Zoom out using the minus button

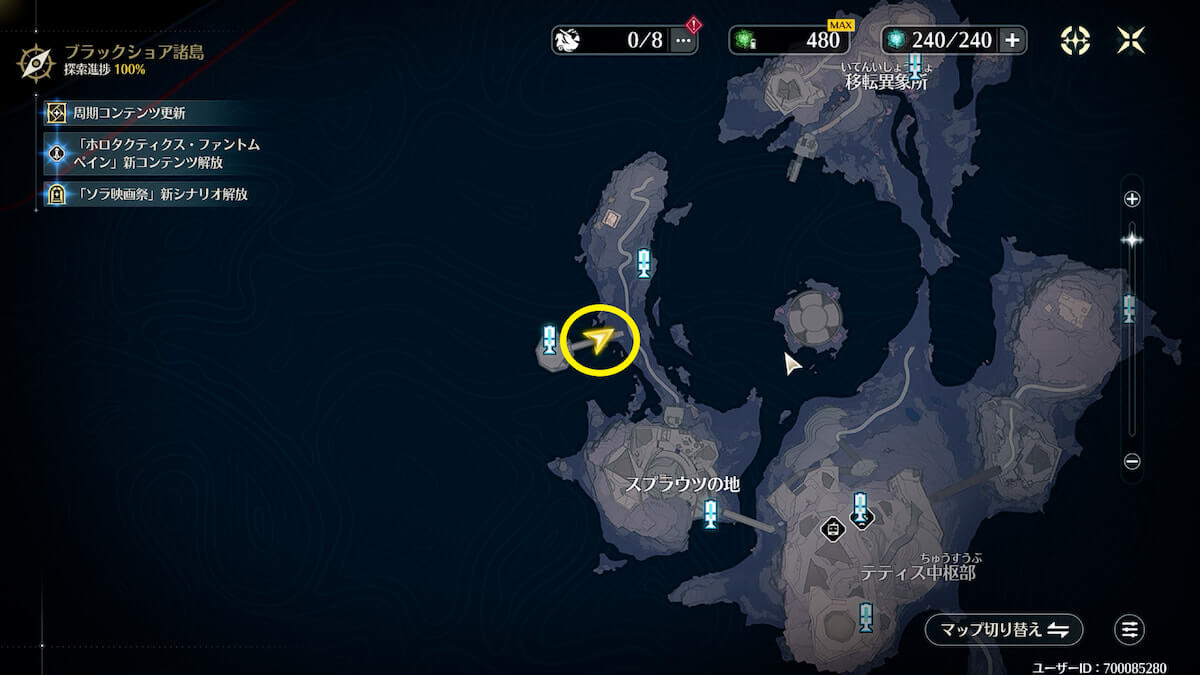pos(1132,462)
